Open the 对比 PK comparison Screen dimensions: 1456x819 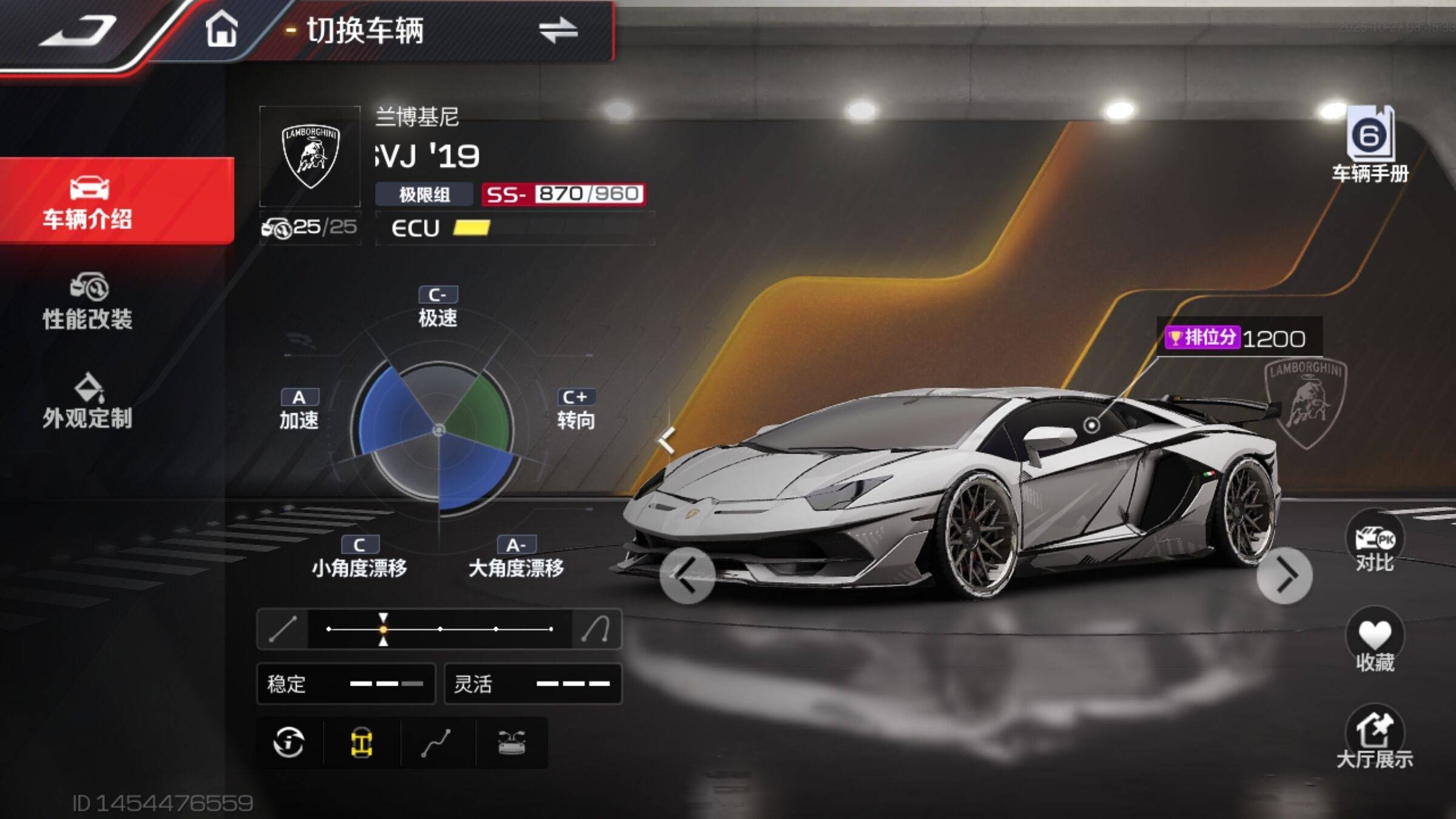click(1374, 543)
